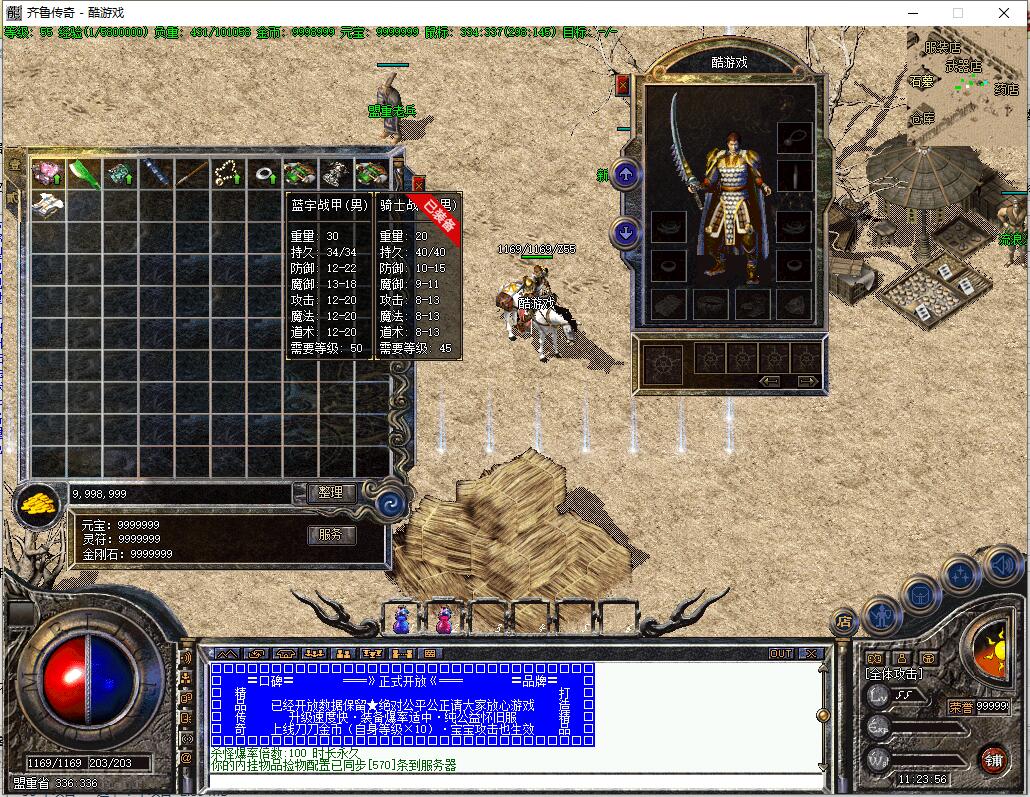Close the game window
Viewport: 1030px width, 797px height.
[x=1005, y=13]
